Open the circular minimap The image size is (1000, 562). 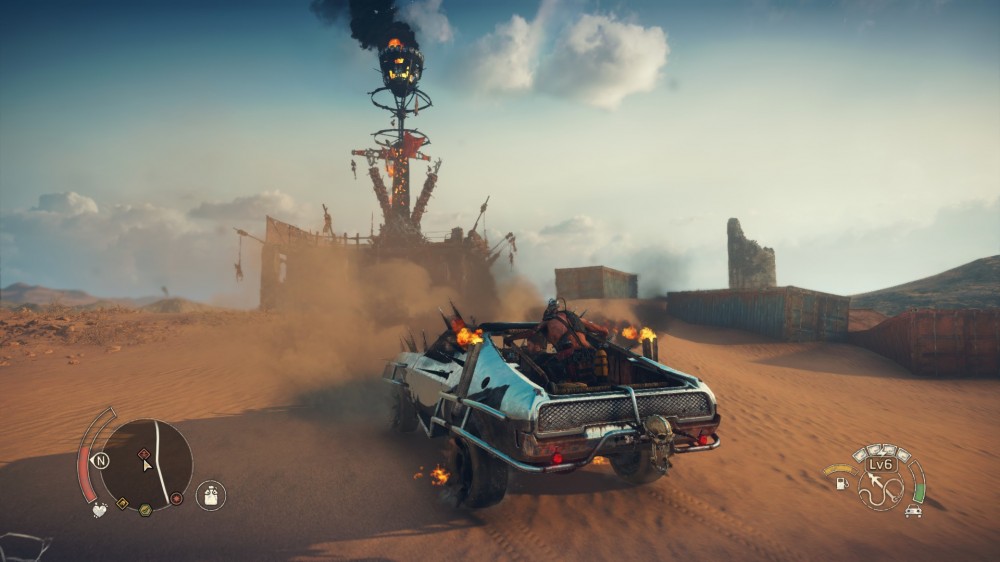pos(146,465)
